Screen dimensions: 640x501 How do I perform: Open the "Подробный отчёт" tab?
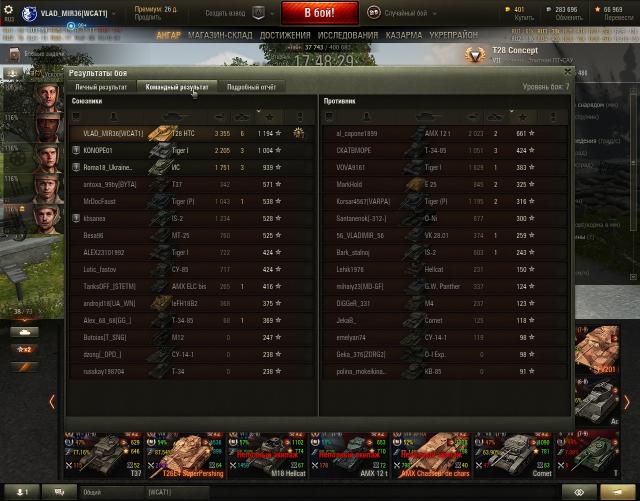251,87
